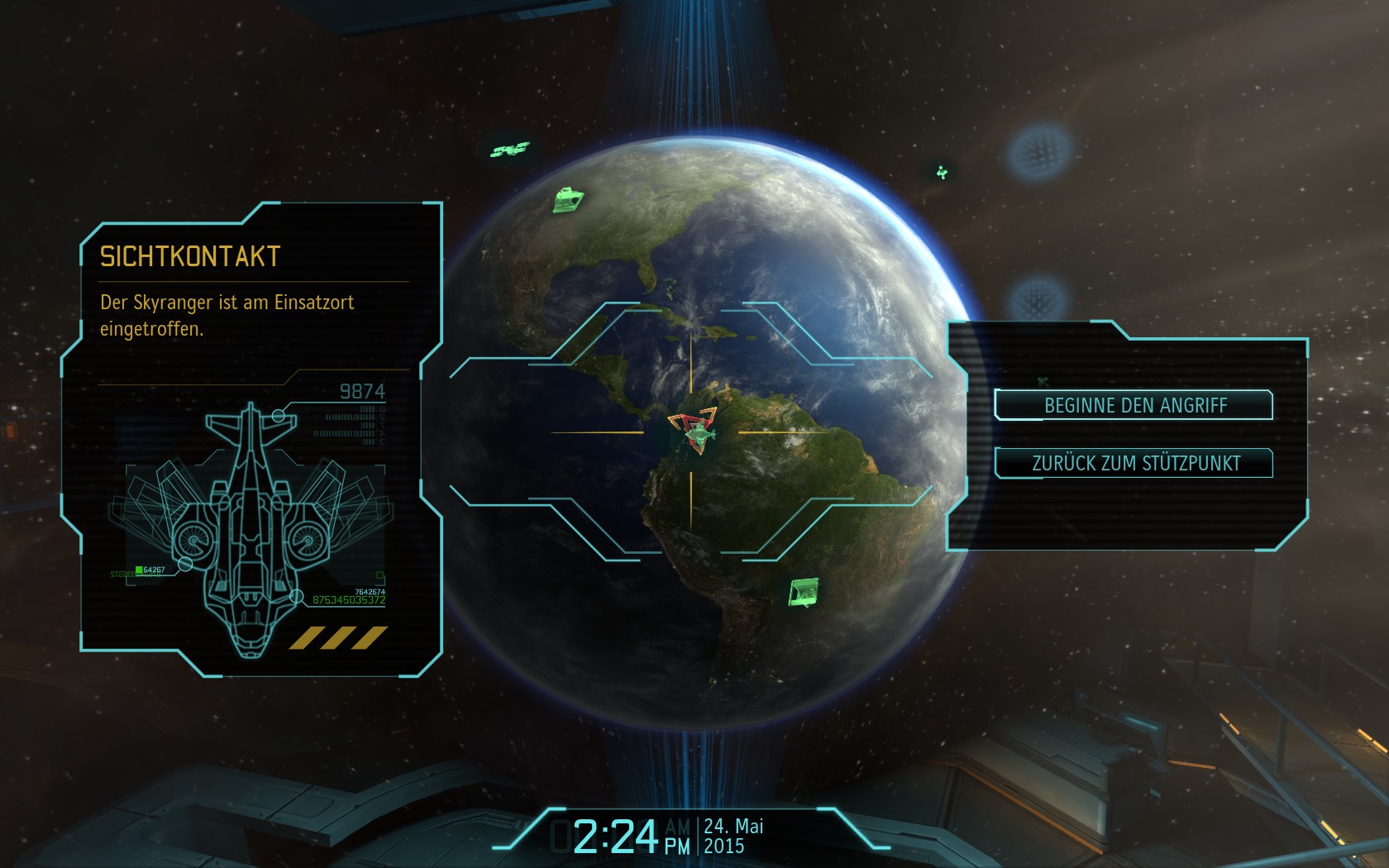
Task: Choose "Zurück zum Stützpunkt" to return to base
Action: tap(1134, 463)
